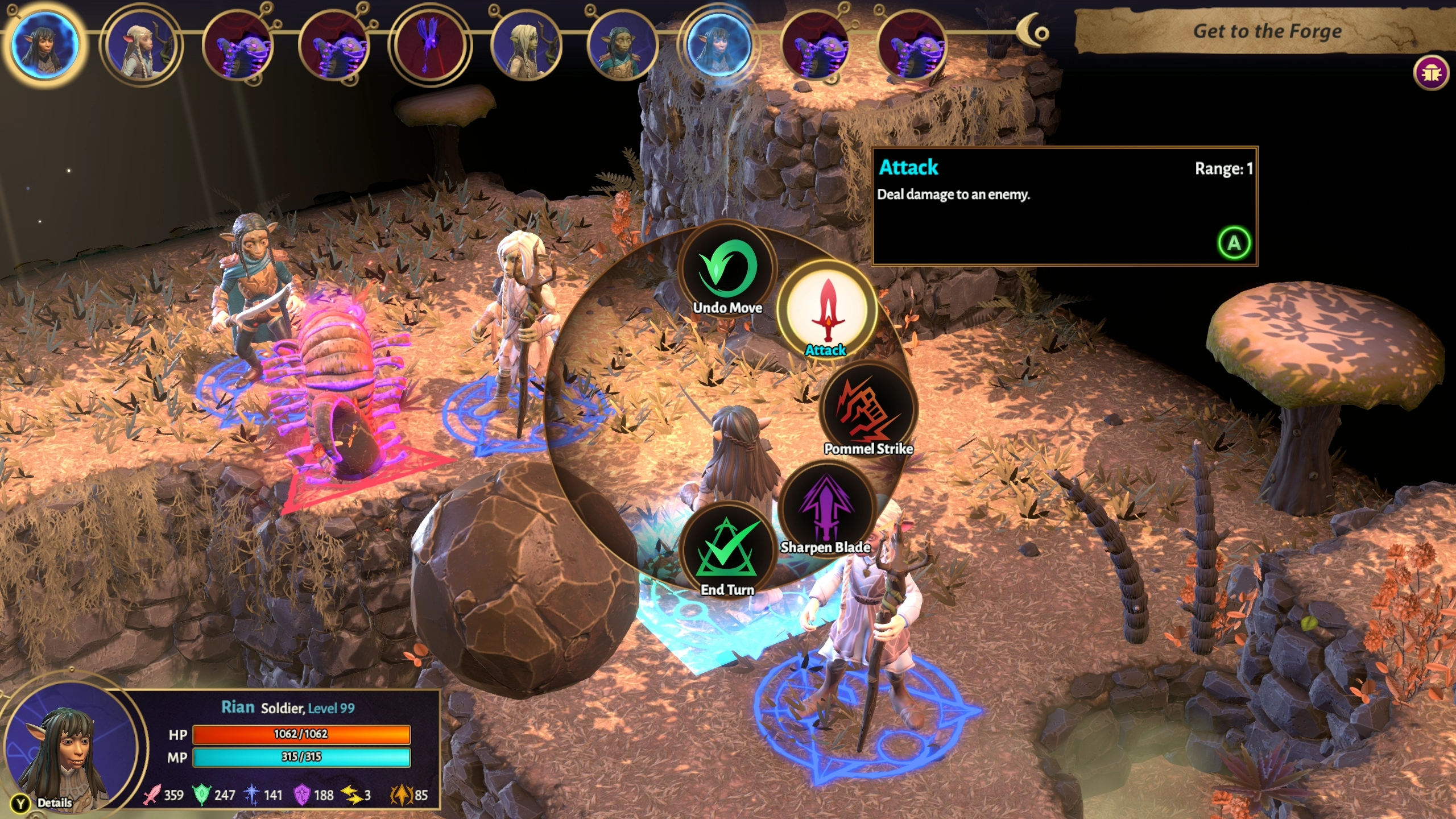The height and width of the screenshot is (819, 1456).
Task: Activate the Pommel Strike ability
Action: [867, 408]
